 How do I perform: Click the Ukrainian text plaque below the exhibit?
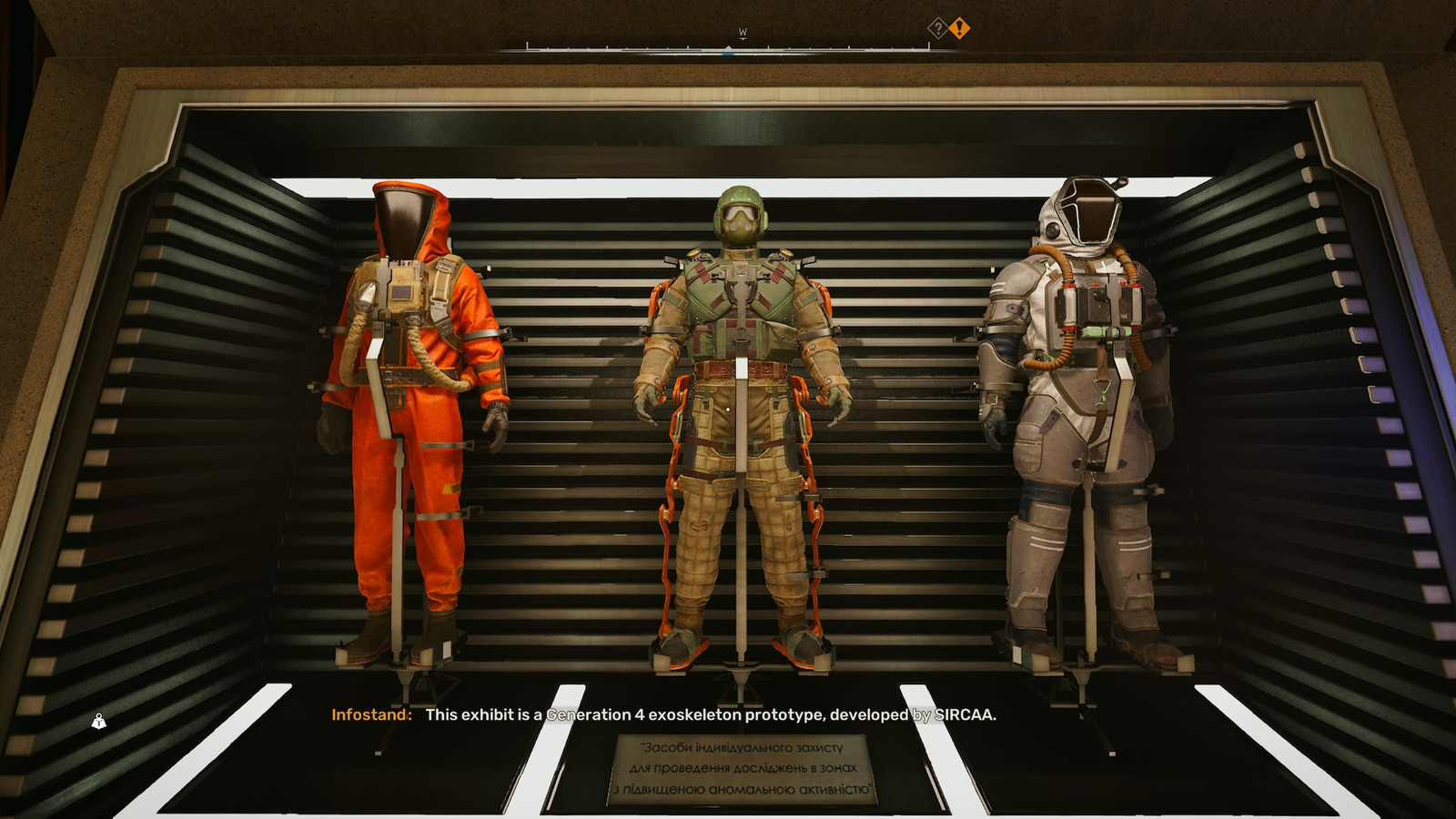tap(746, 769)
